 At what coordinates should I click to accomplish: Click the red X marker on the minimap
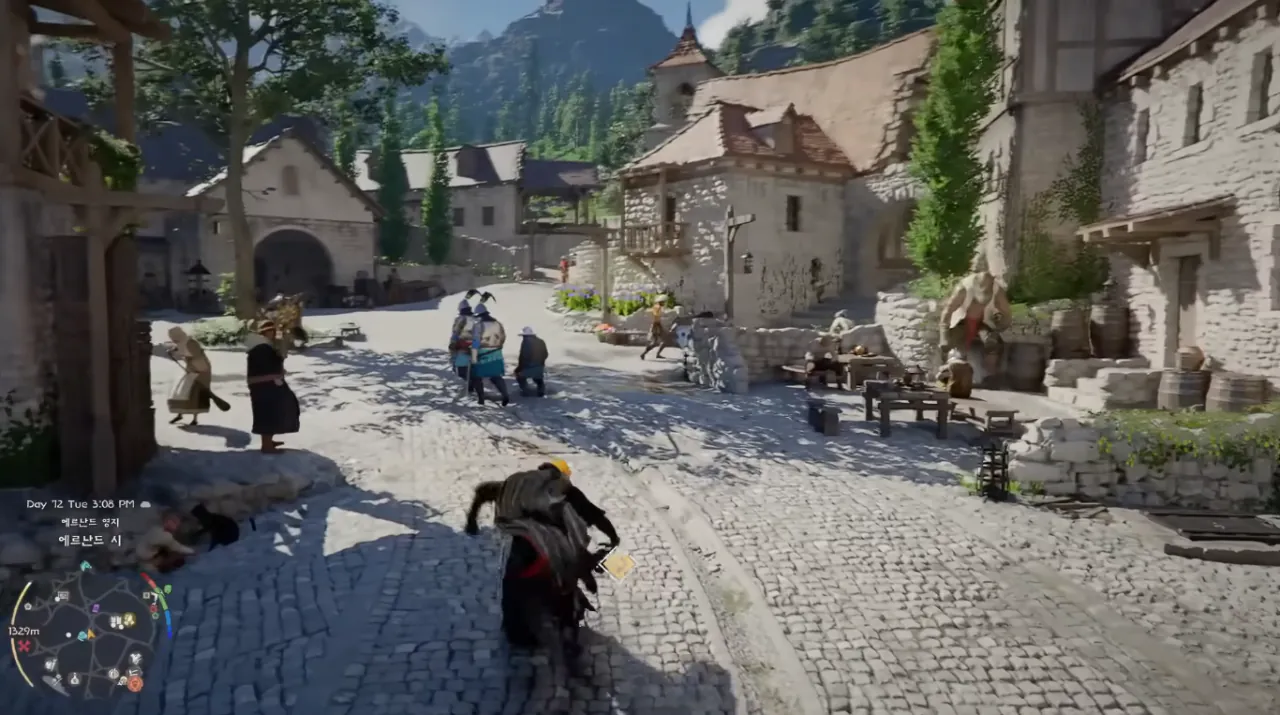[24, 646]
